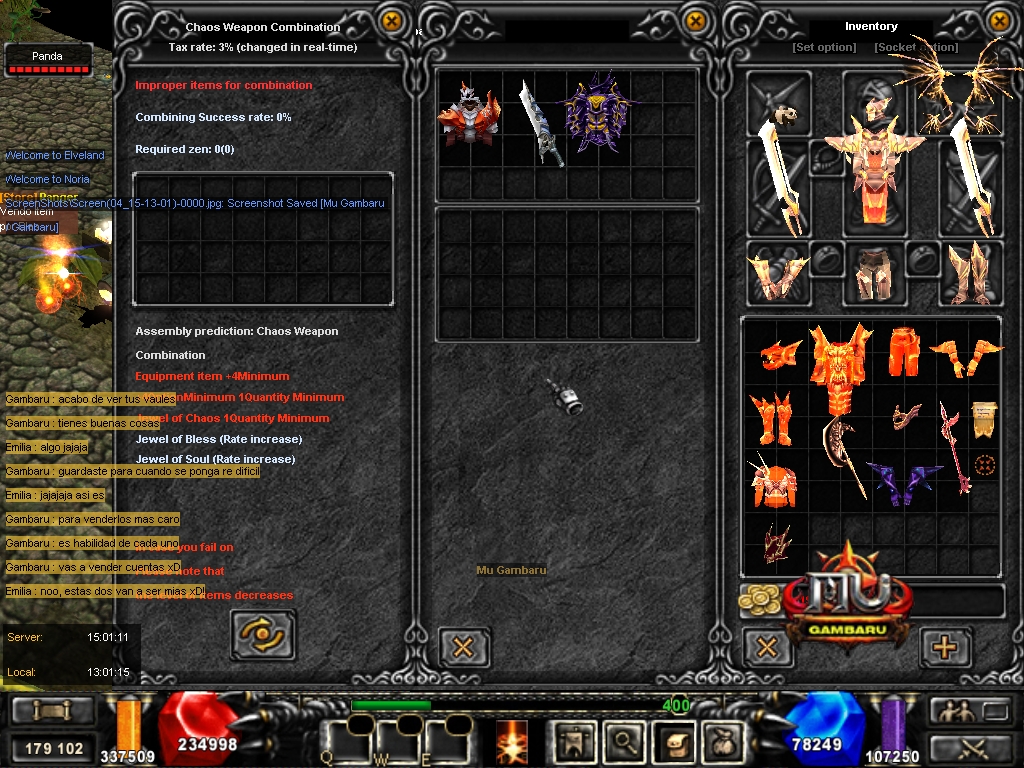Select the purple spiked armor in the combination grid

click(x=596, y=112)
